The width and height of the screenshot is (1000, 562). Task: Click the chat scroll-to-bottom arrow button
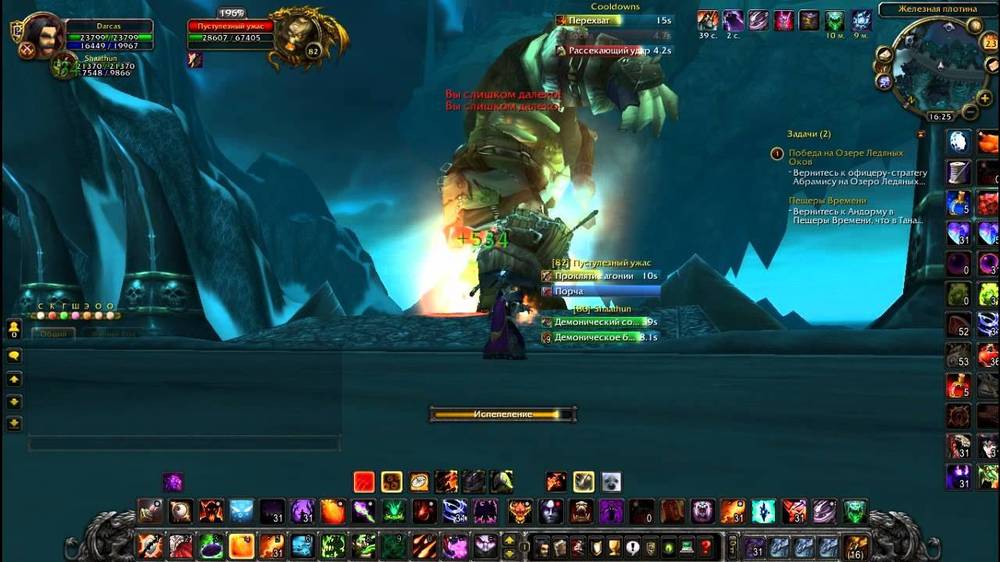pos(14,423)
